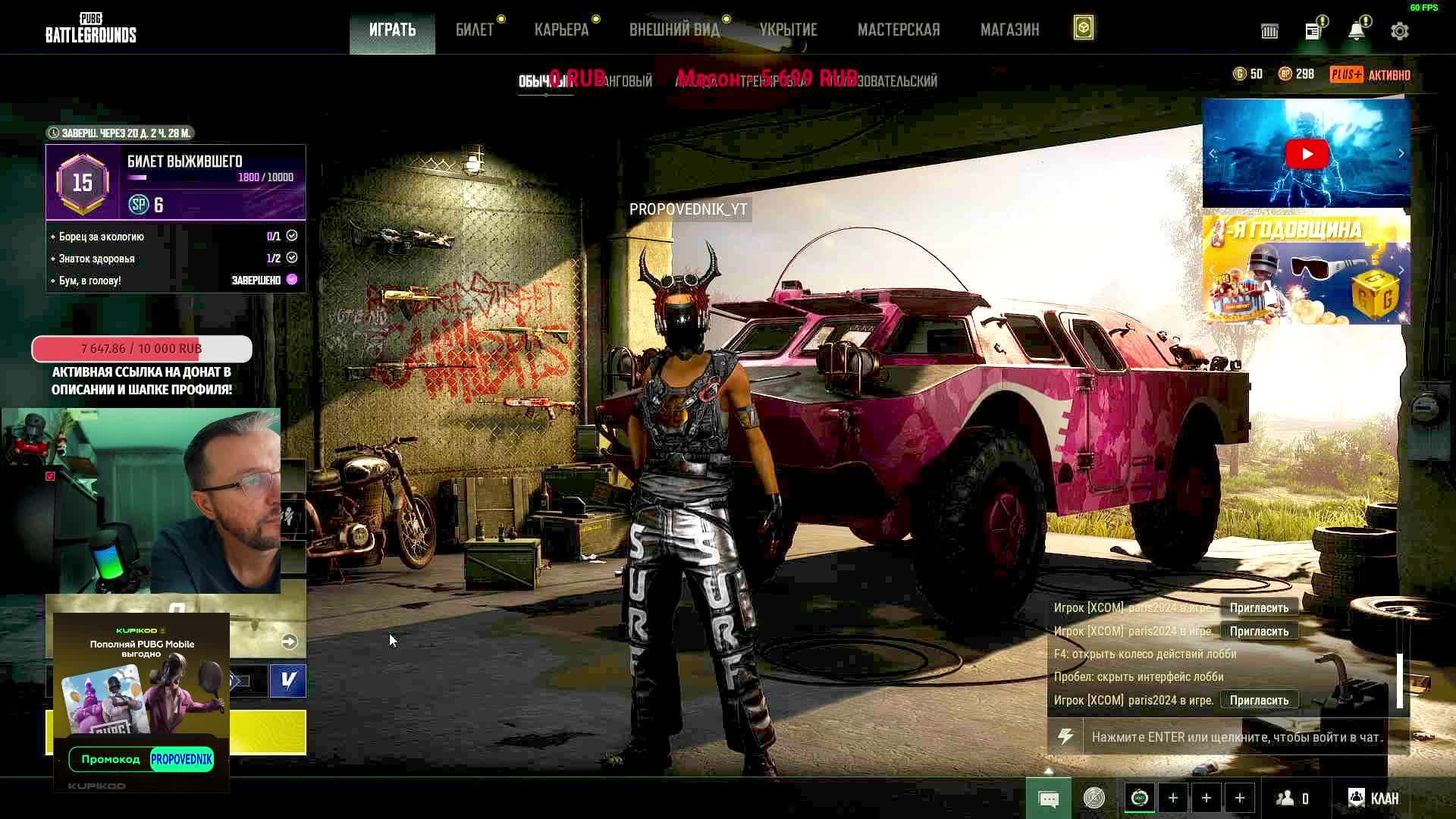1456x819 pixels.
Task: Open the friends list icon
Action: point(1292,798)
